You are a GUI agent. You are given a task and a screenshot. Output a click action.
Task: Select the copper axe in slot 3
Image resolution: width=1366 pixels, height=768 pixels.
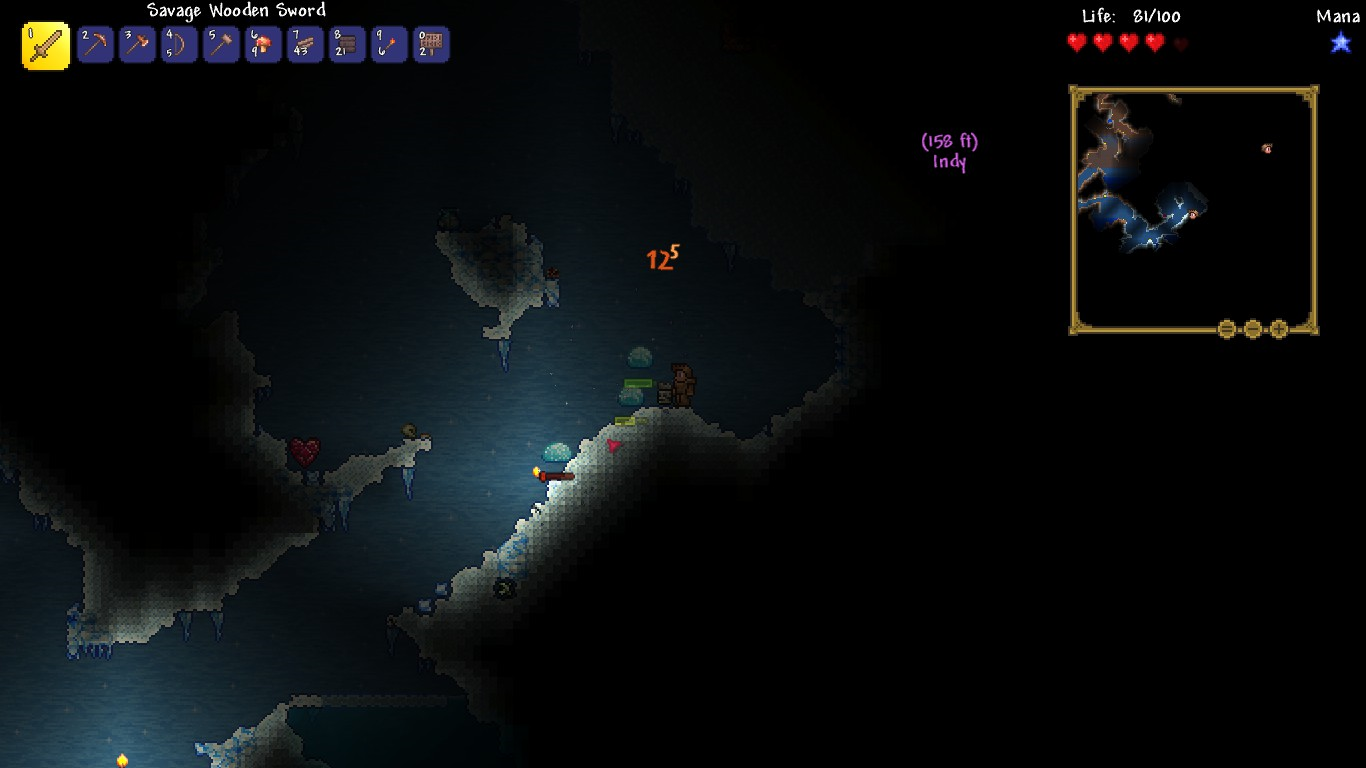point(137,45)
